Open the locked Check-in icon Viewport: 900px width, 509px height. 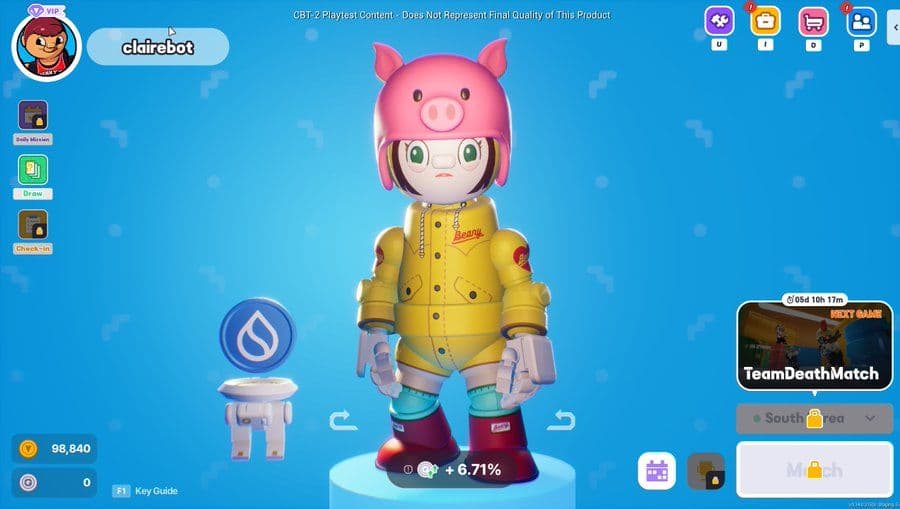[33, 225]
